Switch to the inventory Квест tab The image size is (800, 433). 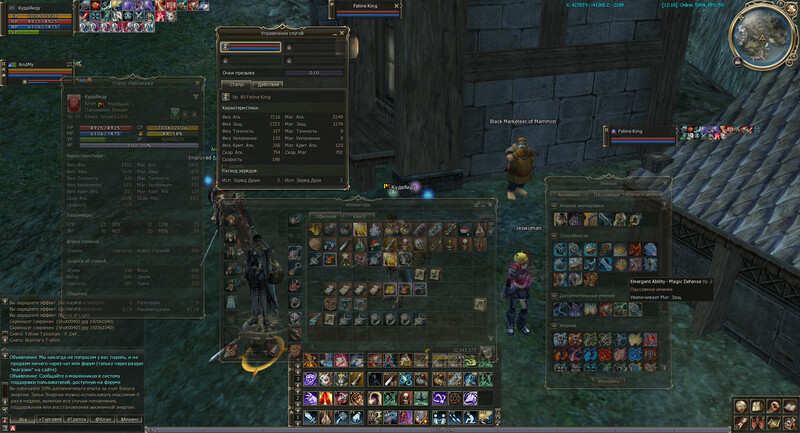[x=358, y=215]
